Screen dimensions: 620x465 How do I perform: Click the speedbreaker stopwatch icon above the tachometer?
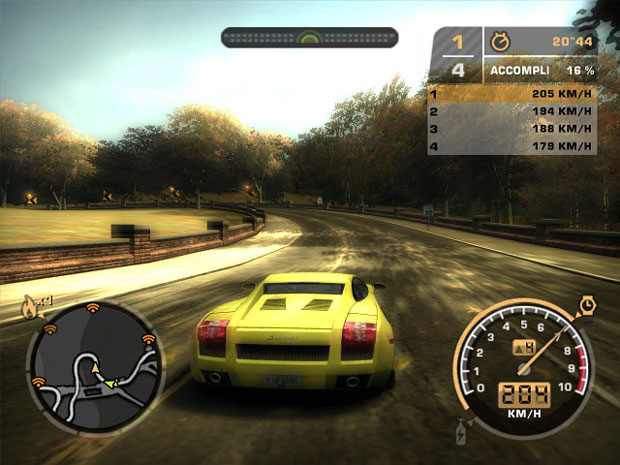pos(585,302)
